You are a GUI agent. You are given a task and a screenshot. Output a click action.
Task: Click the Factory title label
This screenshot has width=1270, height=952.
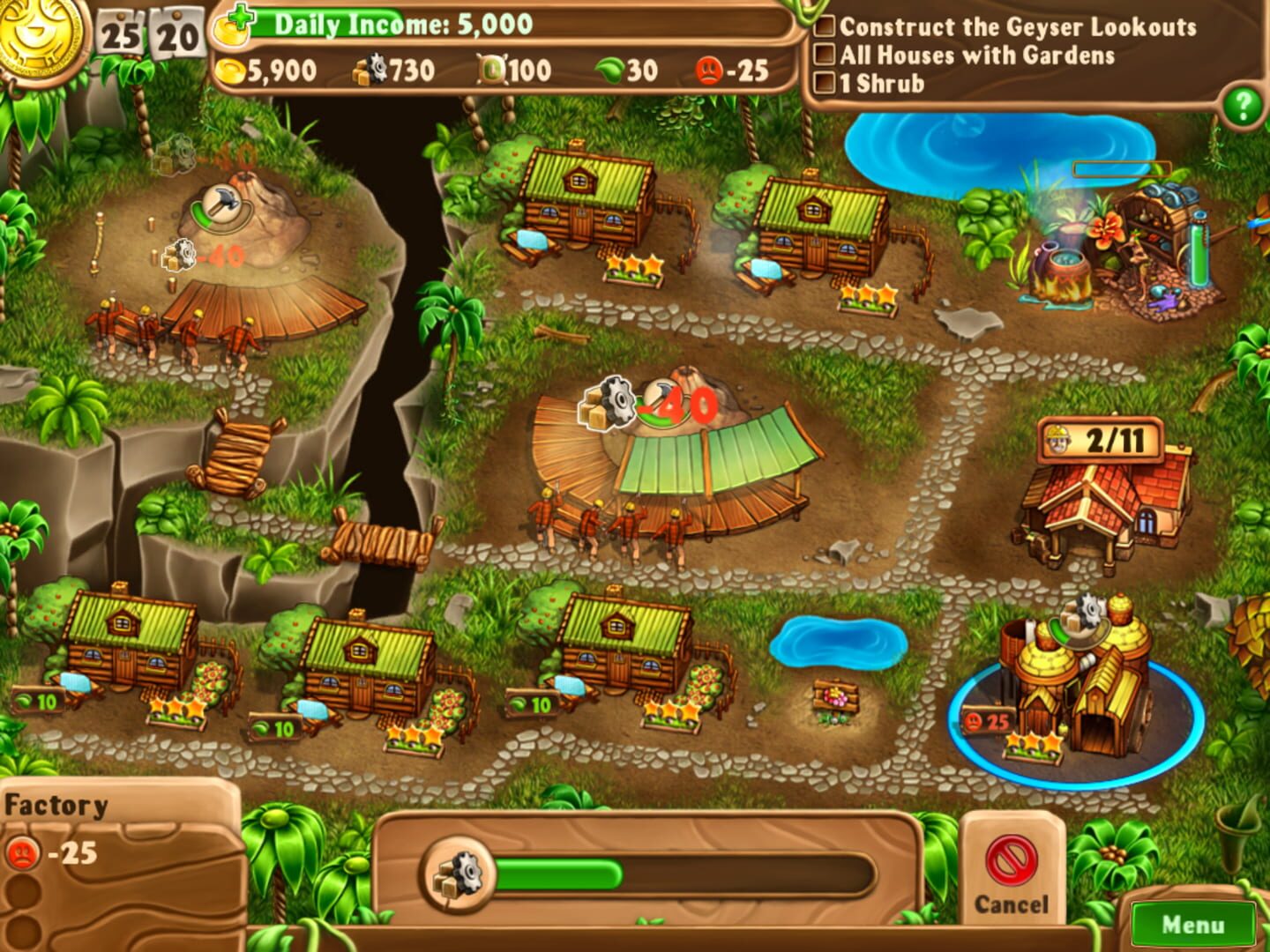(55, 804)
